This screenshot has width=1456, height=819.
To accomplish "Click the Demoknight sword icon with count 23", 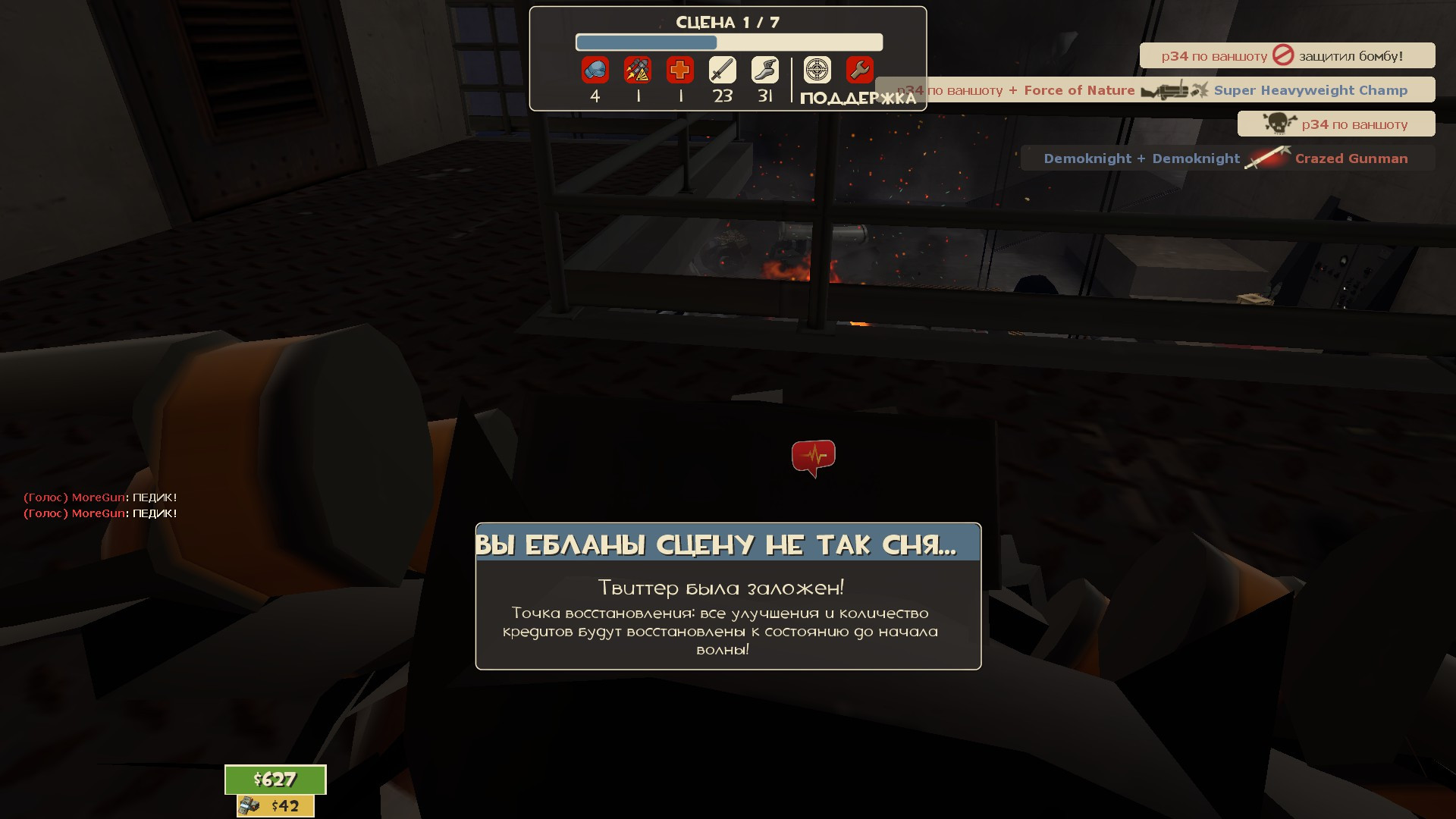I will (x=723, y=70).
